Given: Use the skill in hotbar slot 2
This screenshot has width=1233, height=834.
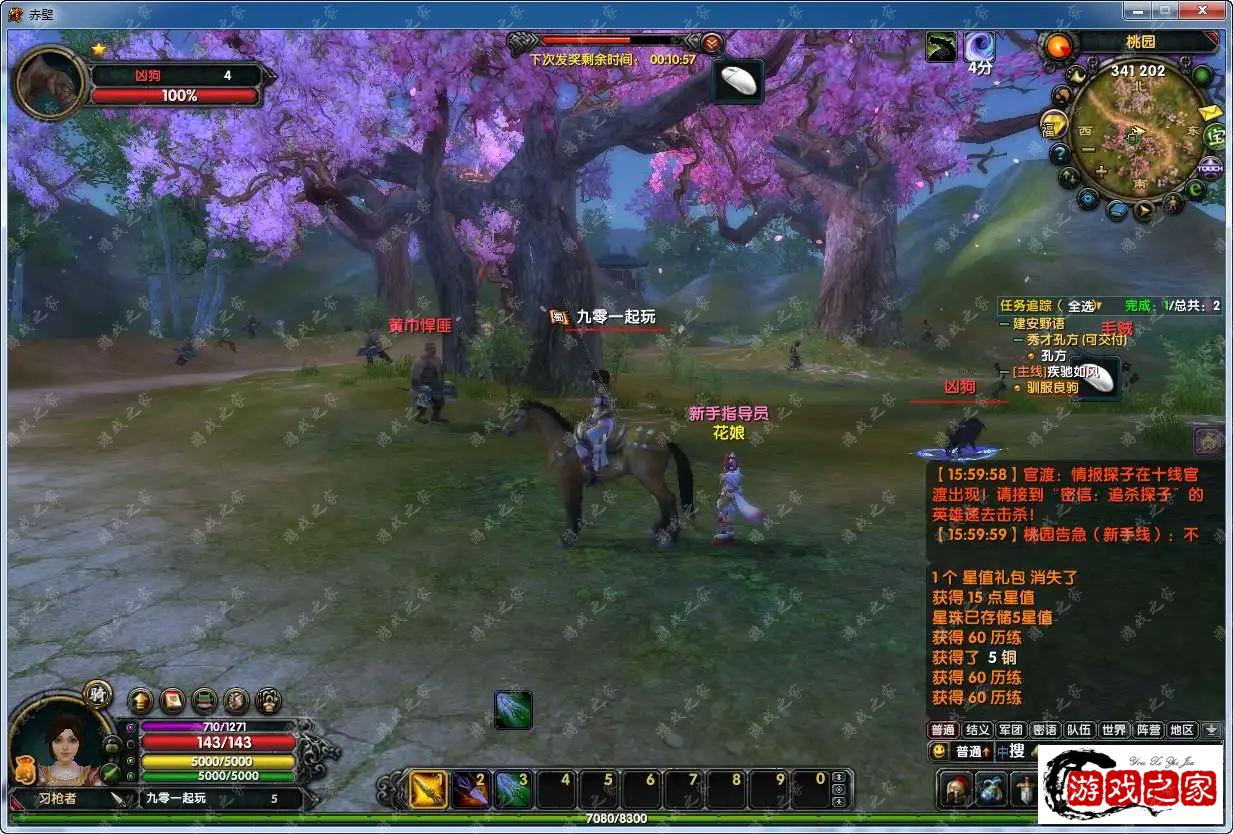Looking at the screenshot, I should (469, 790).
